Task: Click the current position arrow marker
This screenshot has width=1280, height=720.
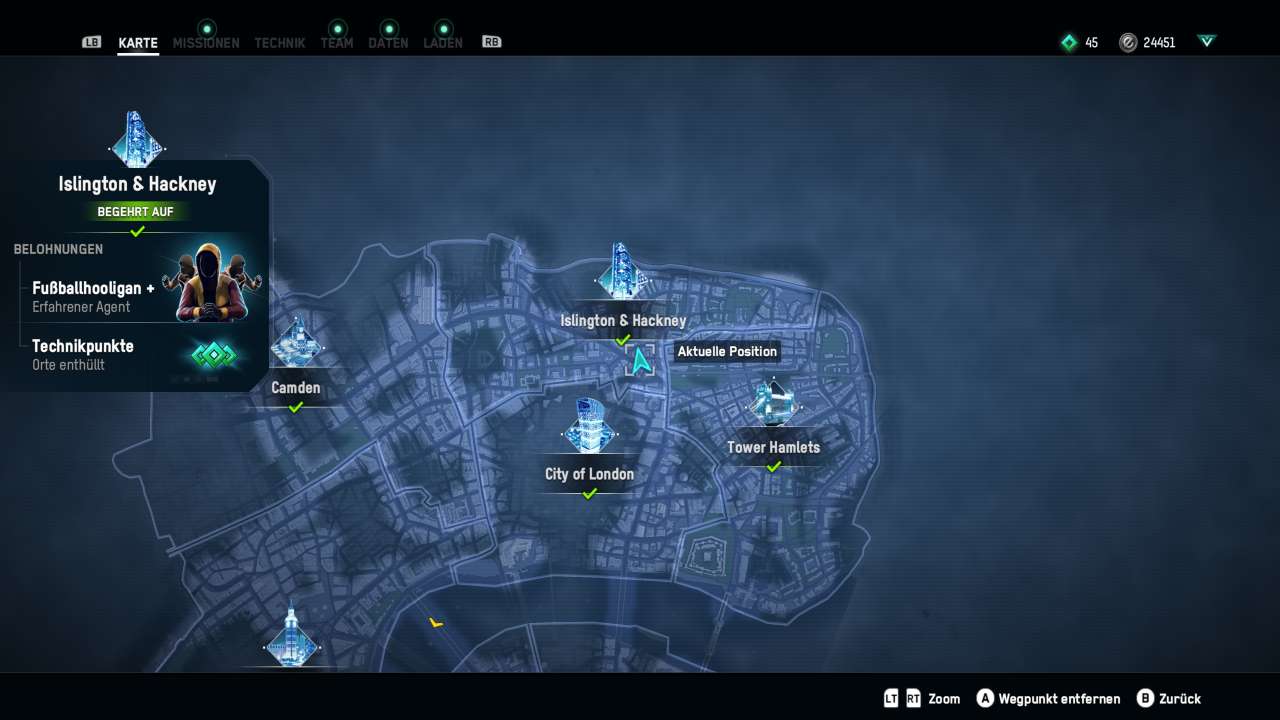Action: (x=640, y=359)
